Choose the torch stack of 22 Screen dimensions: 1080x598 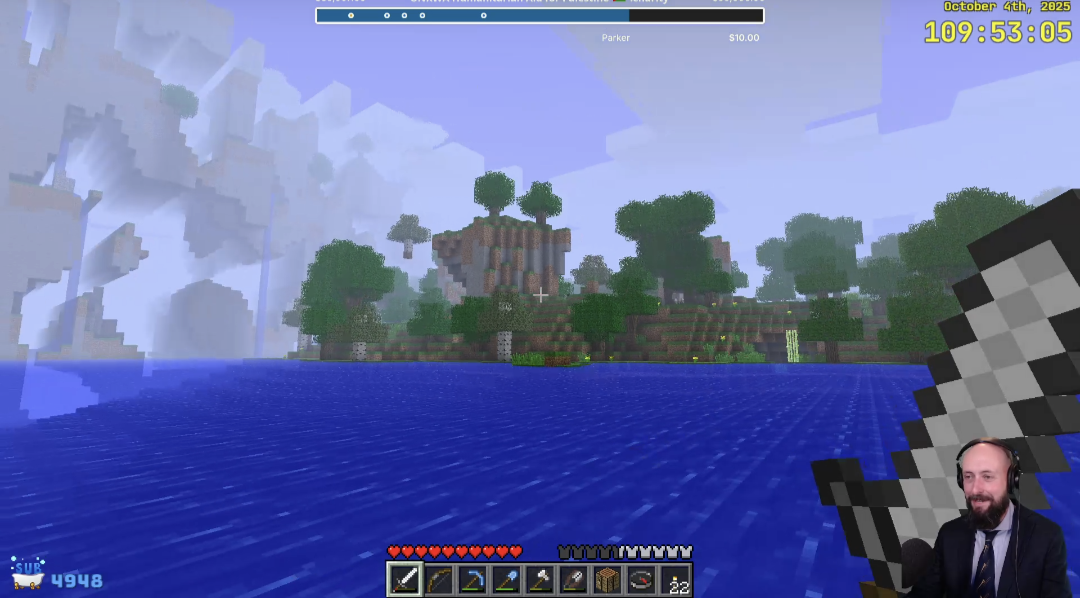675,580
